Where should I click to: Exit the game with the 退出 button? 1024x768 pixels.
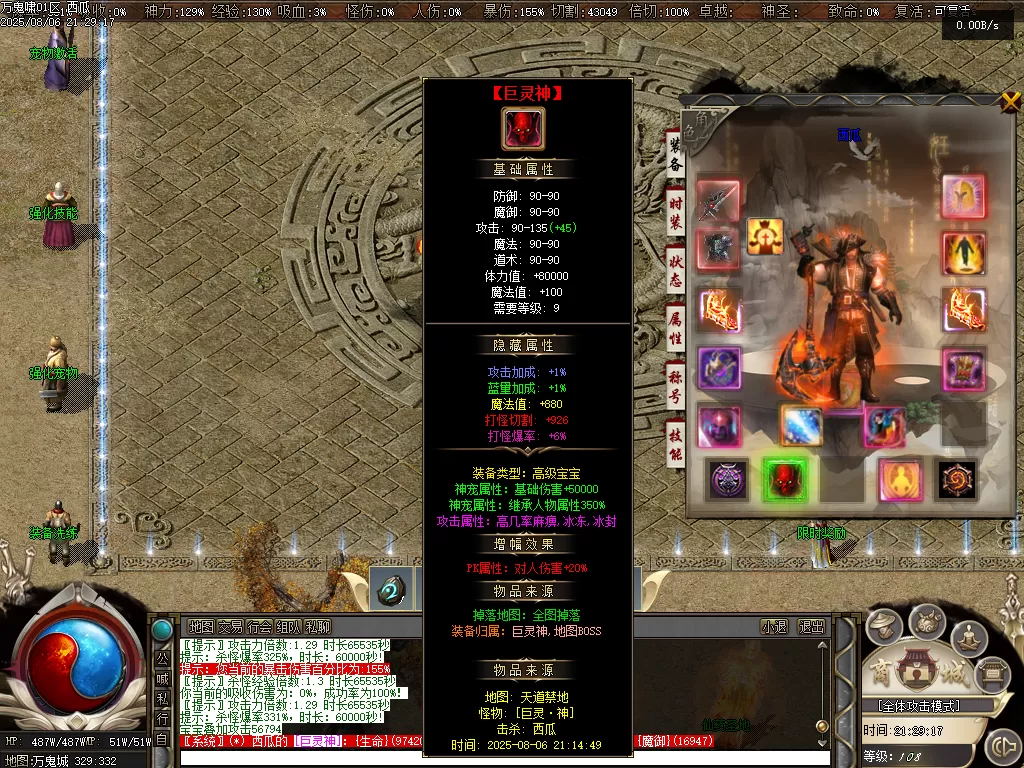click(x=811, y=627)
